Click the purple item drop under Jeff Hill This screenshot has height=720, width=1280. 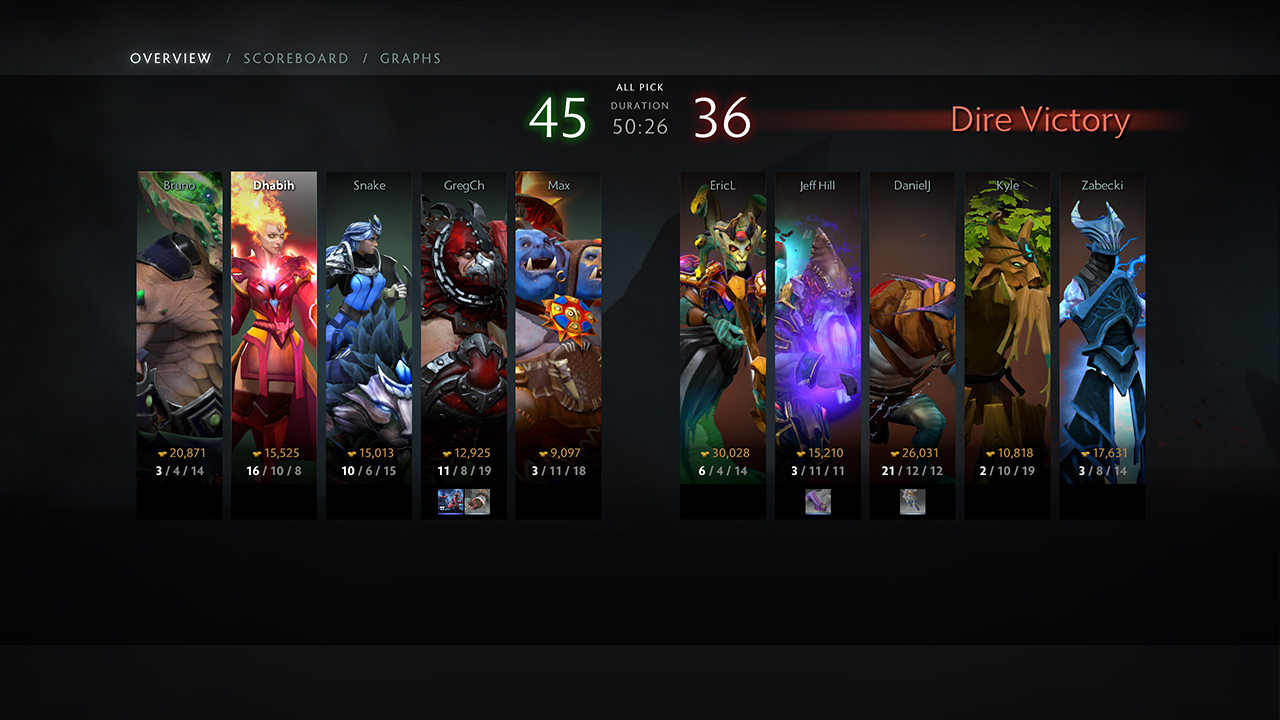coord(818,502)
